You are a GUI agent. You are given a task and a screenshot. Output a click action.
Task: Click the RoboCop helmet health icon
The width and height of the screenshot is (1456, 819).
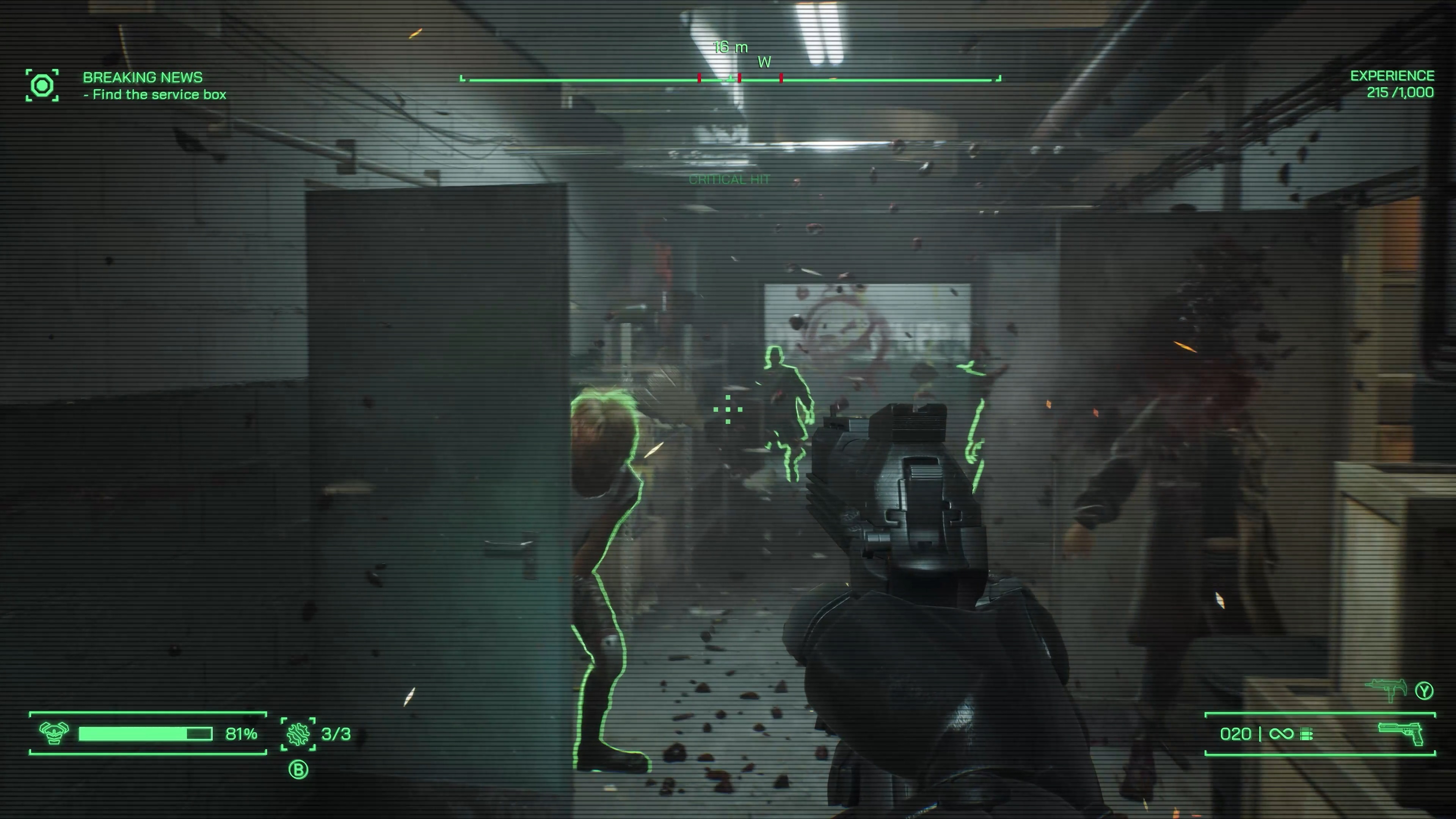coord(54,733)
